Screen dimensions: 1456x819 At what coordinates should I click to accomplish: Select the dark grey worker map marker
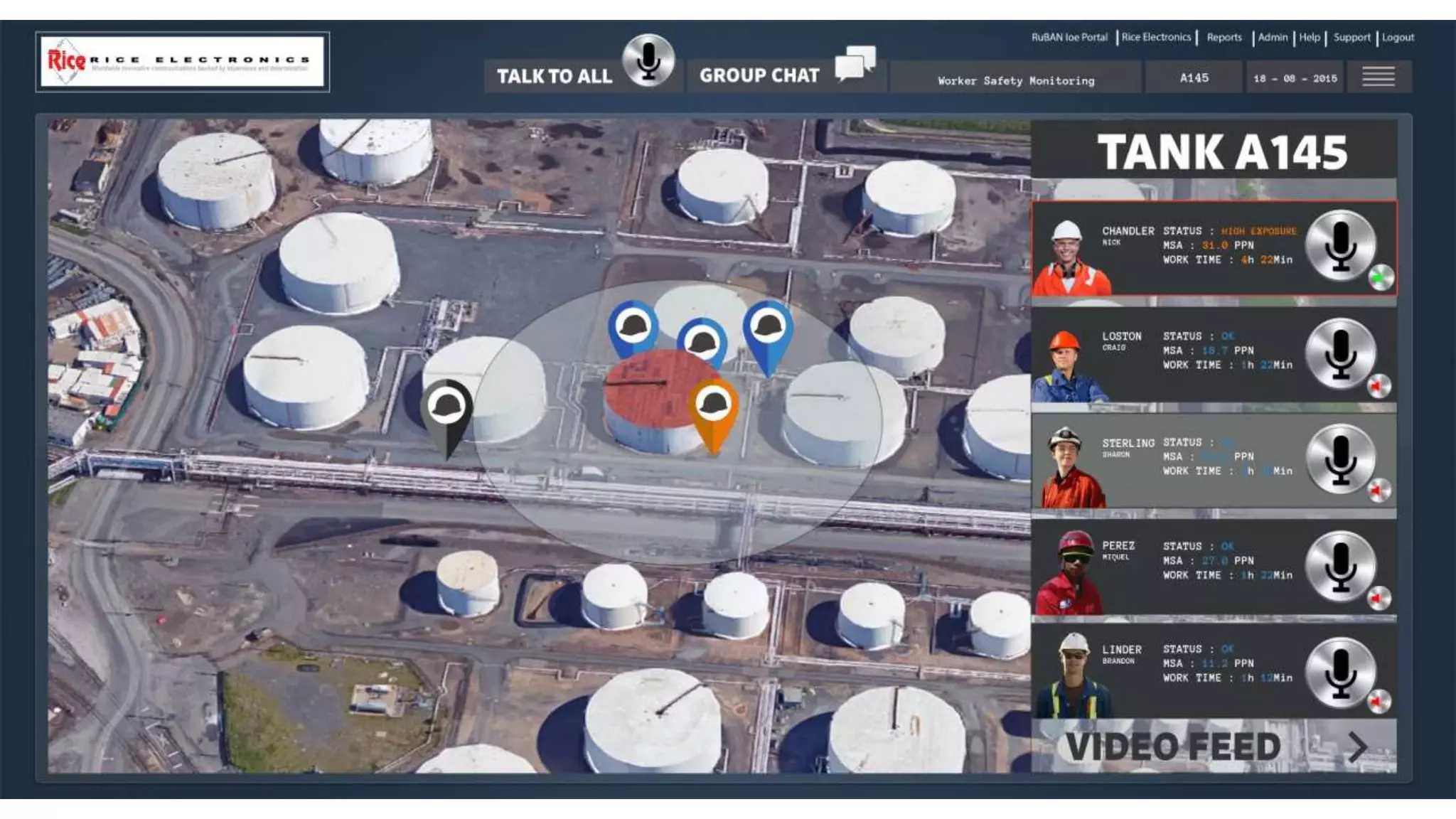point(446,412)
